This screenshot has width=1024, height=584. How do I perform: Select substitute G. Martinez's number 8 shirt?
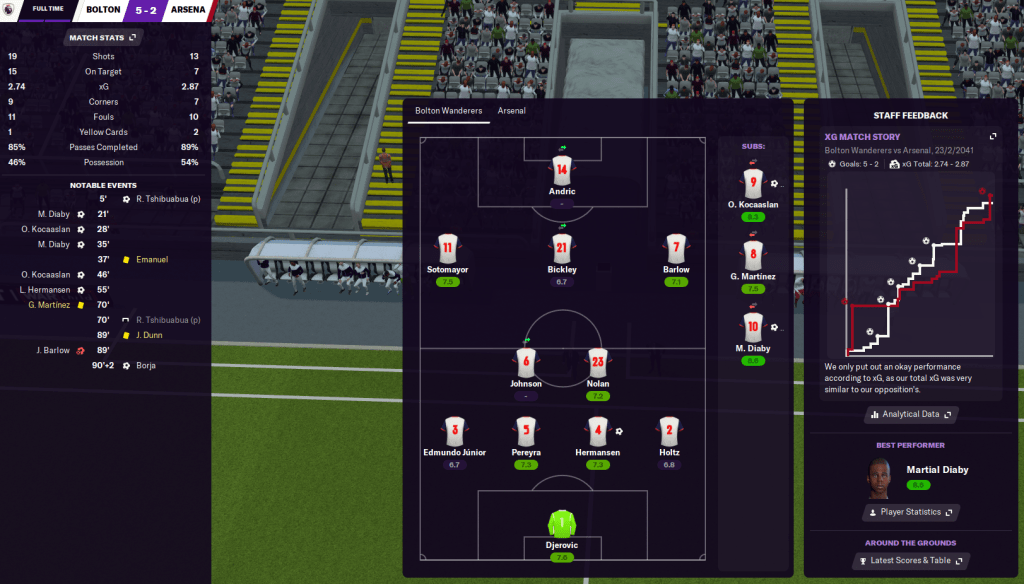tap(753, 254)
